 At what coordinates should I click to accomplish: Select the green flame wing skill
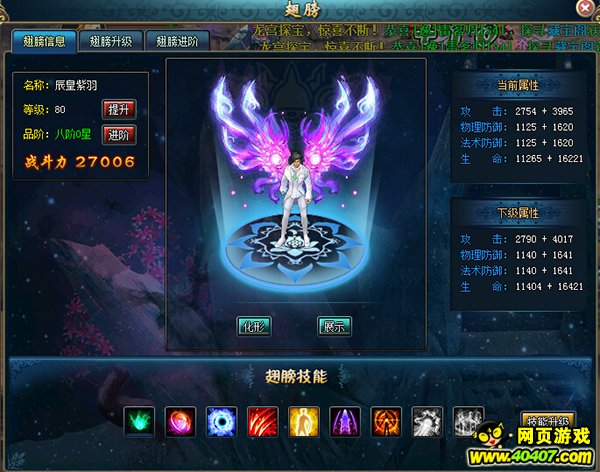tap(139, 421)
